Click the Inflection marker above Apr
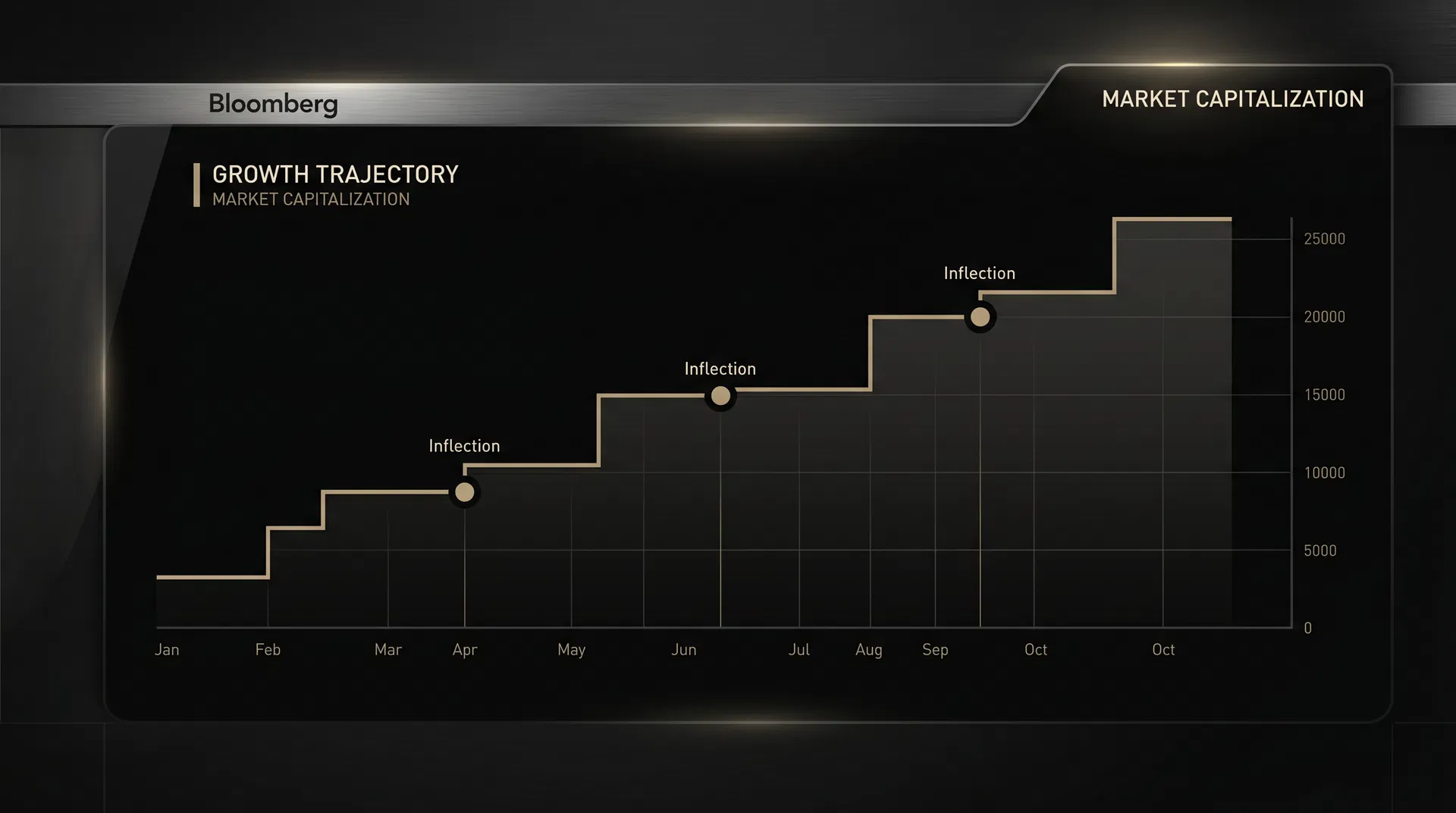The height and width of the screenshot is (813, 1456). point(464,492)
